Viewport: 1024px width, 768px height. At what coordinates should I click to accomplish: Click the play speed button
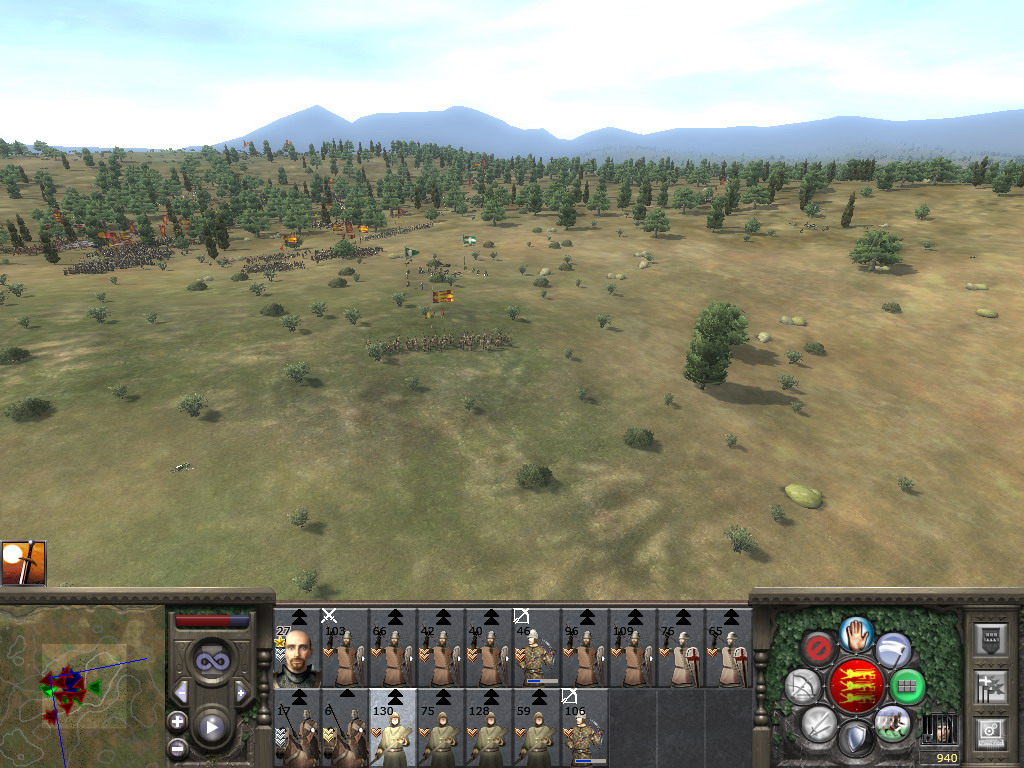[211, 727]
